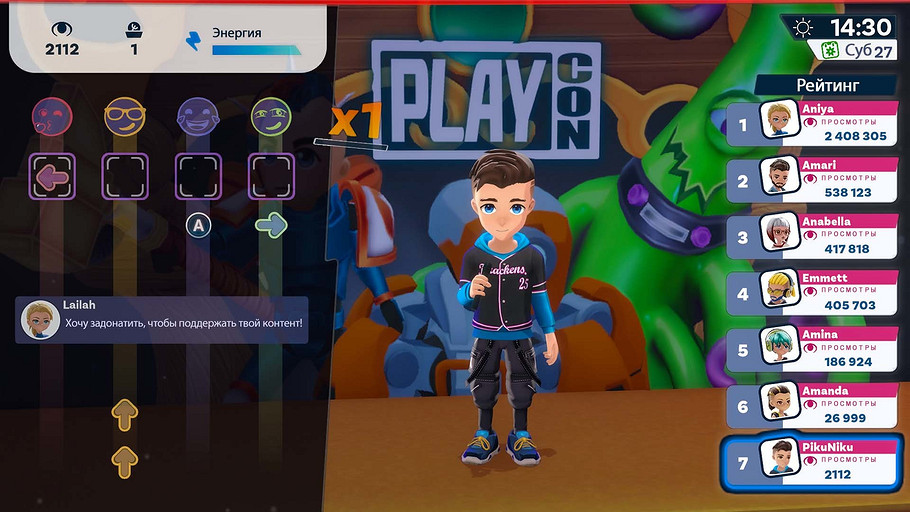The image size is (910, 512).
Task: Click Lailah's avatar in the chat message
Action: tap(39, 319)
